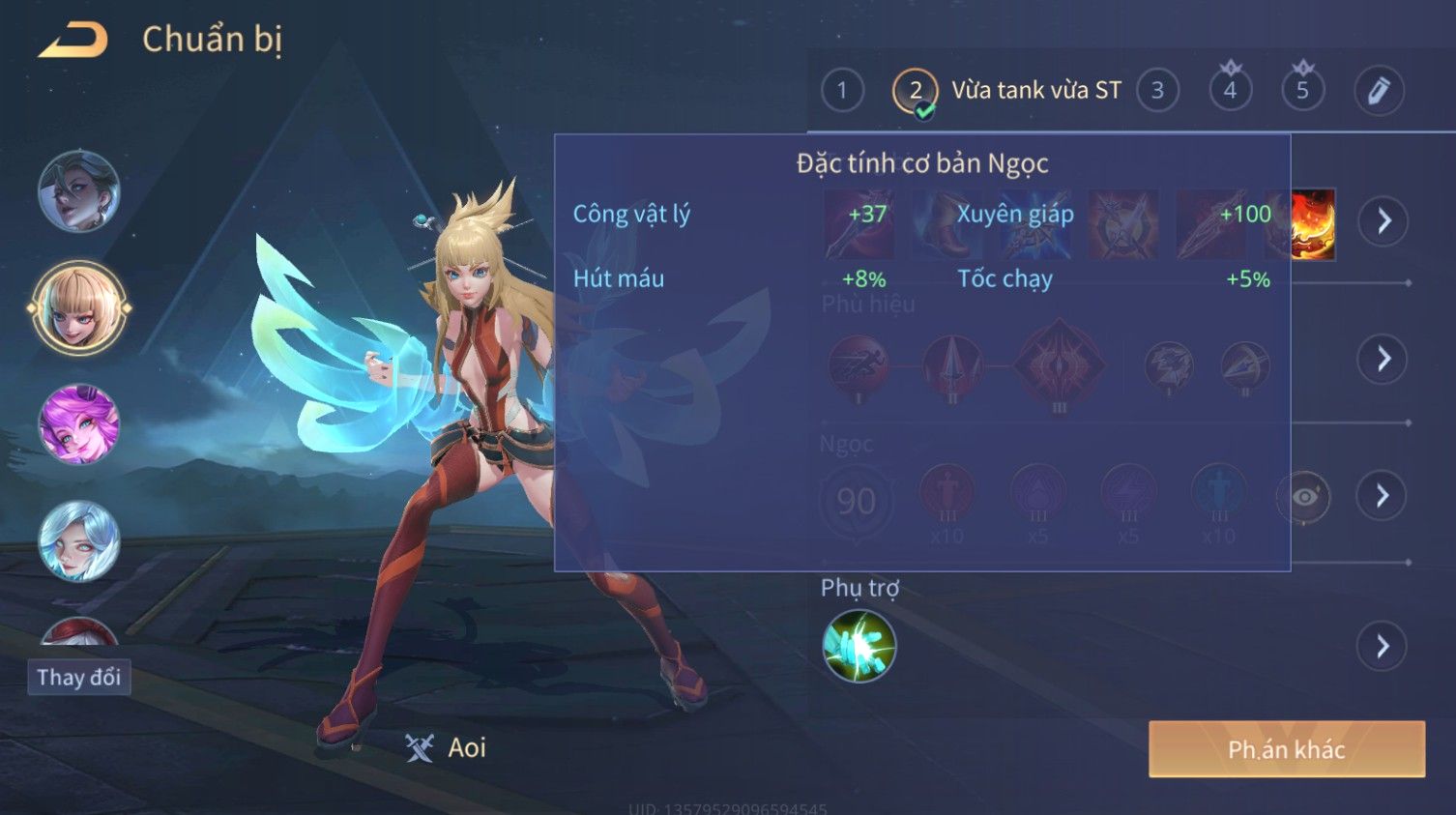Select preset tab number 1
Screen dimensions: 1456x815
841,91
